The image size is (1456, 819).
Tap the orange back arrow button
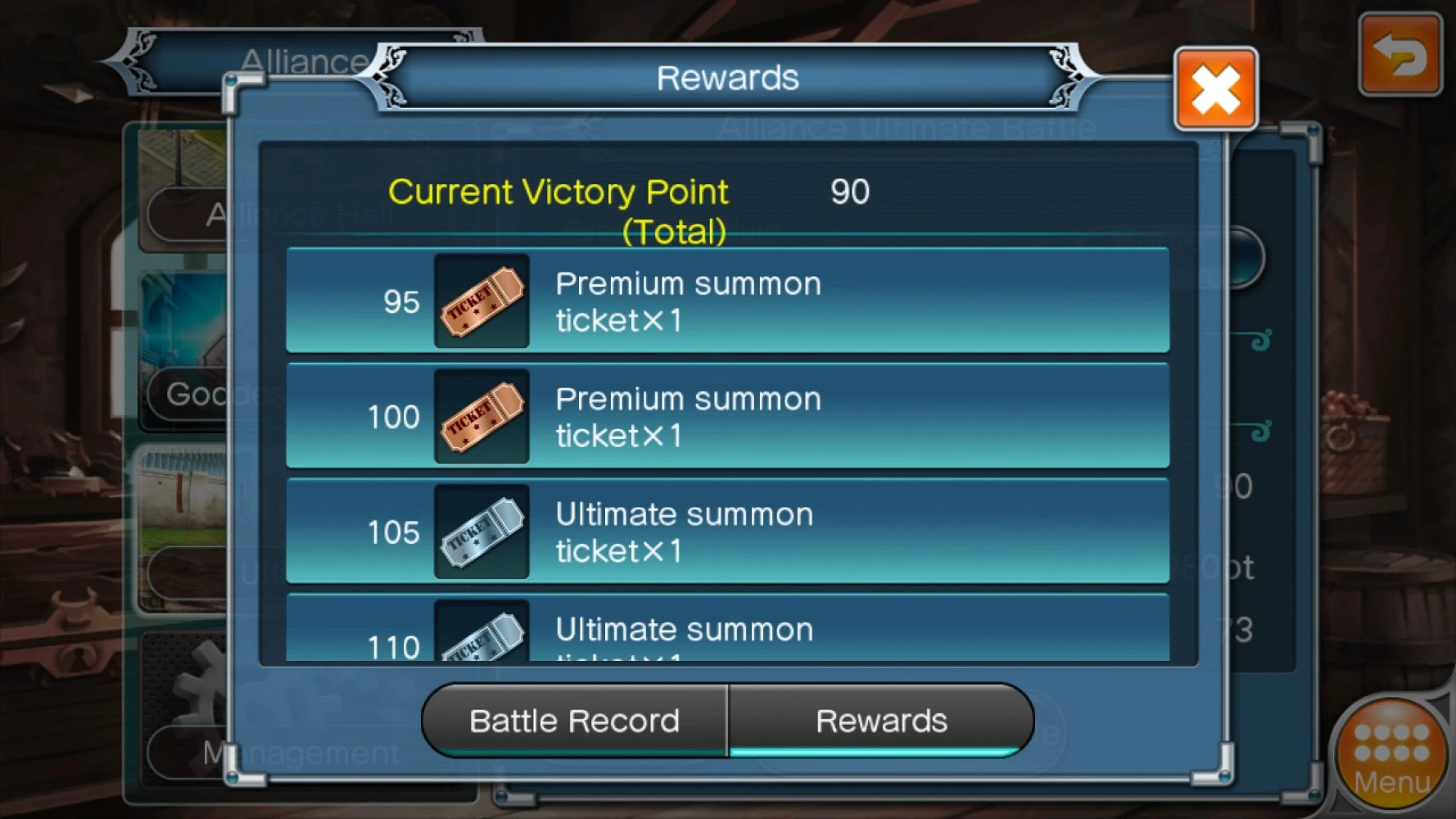point(1399,56)
